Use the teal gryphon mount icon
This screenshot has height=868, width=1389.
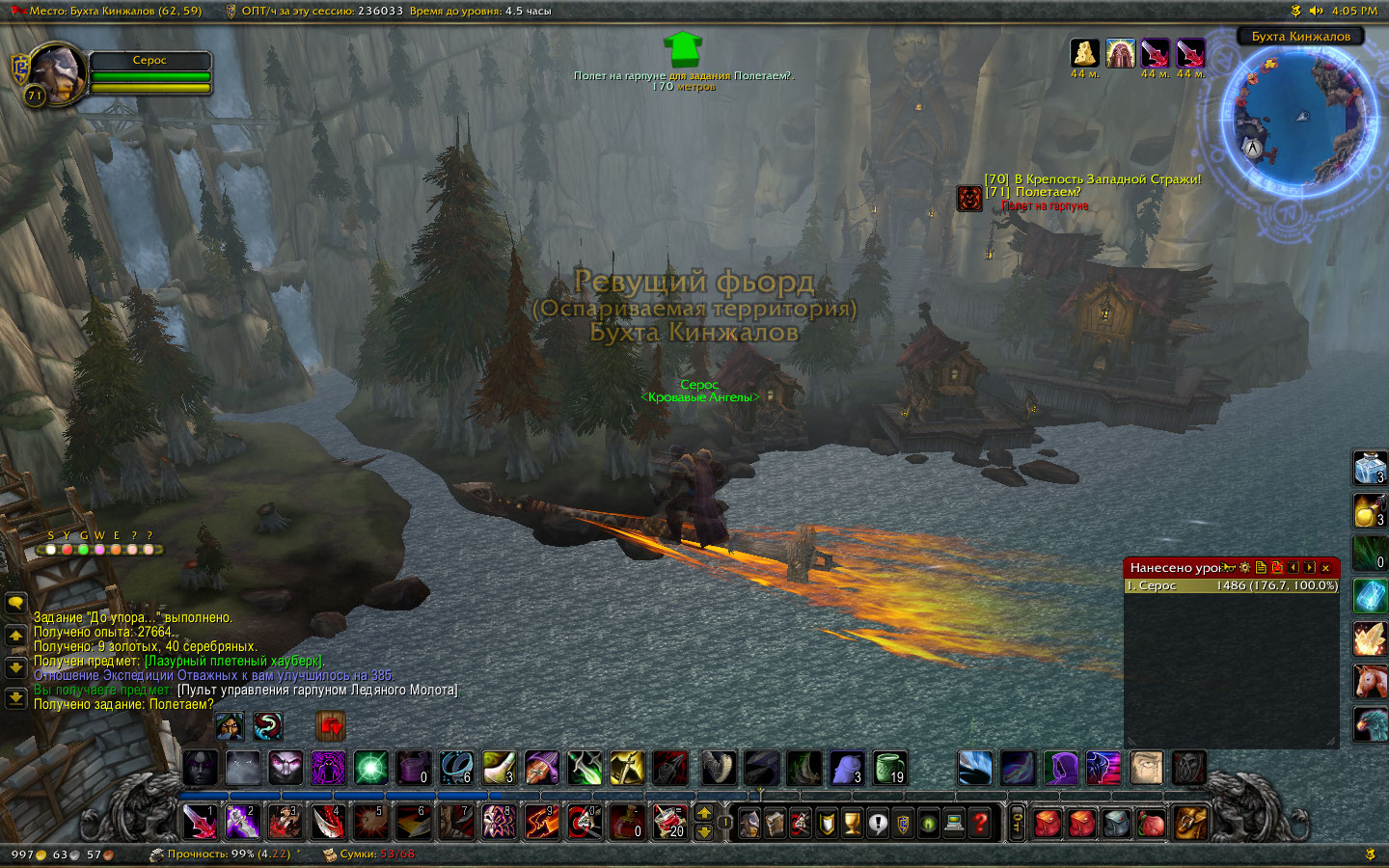click(1370, 723)
